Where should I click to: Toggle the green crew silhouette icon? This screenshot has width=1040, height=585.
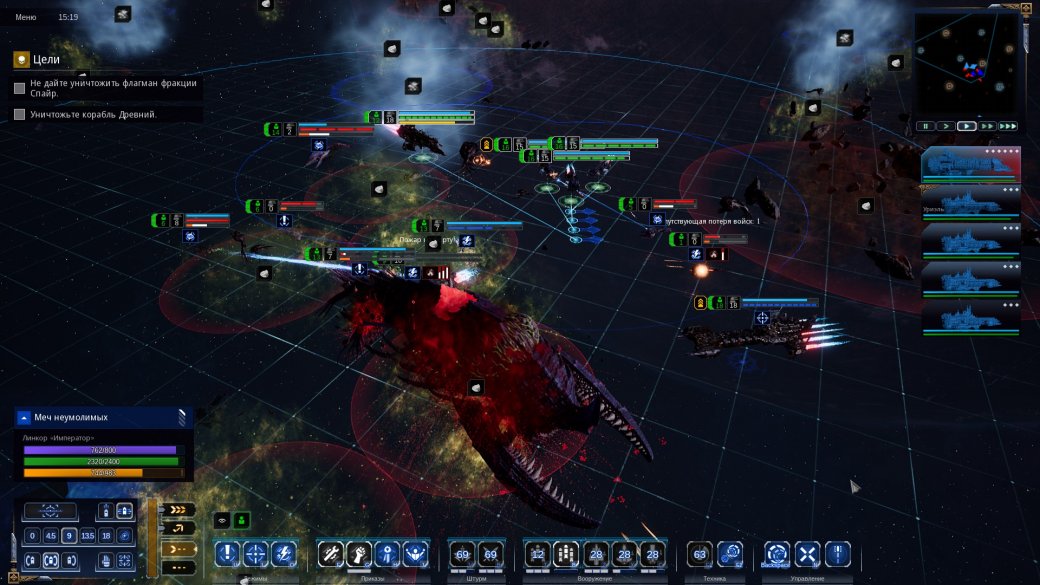[x=241, y=520]
